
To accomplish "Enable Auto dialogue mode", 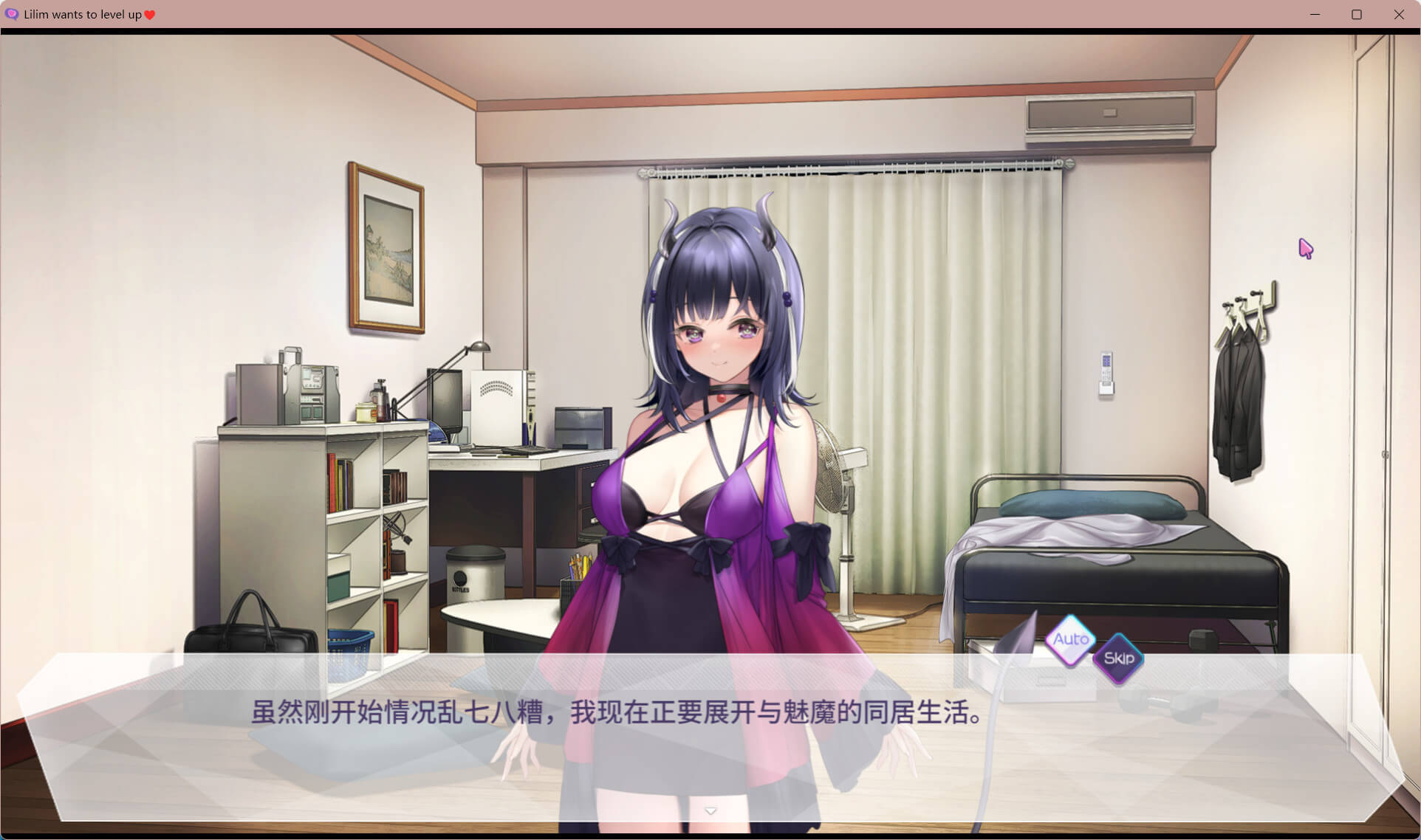I will pos(1070,639).
